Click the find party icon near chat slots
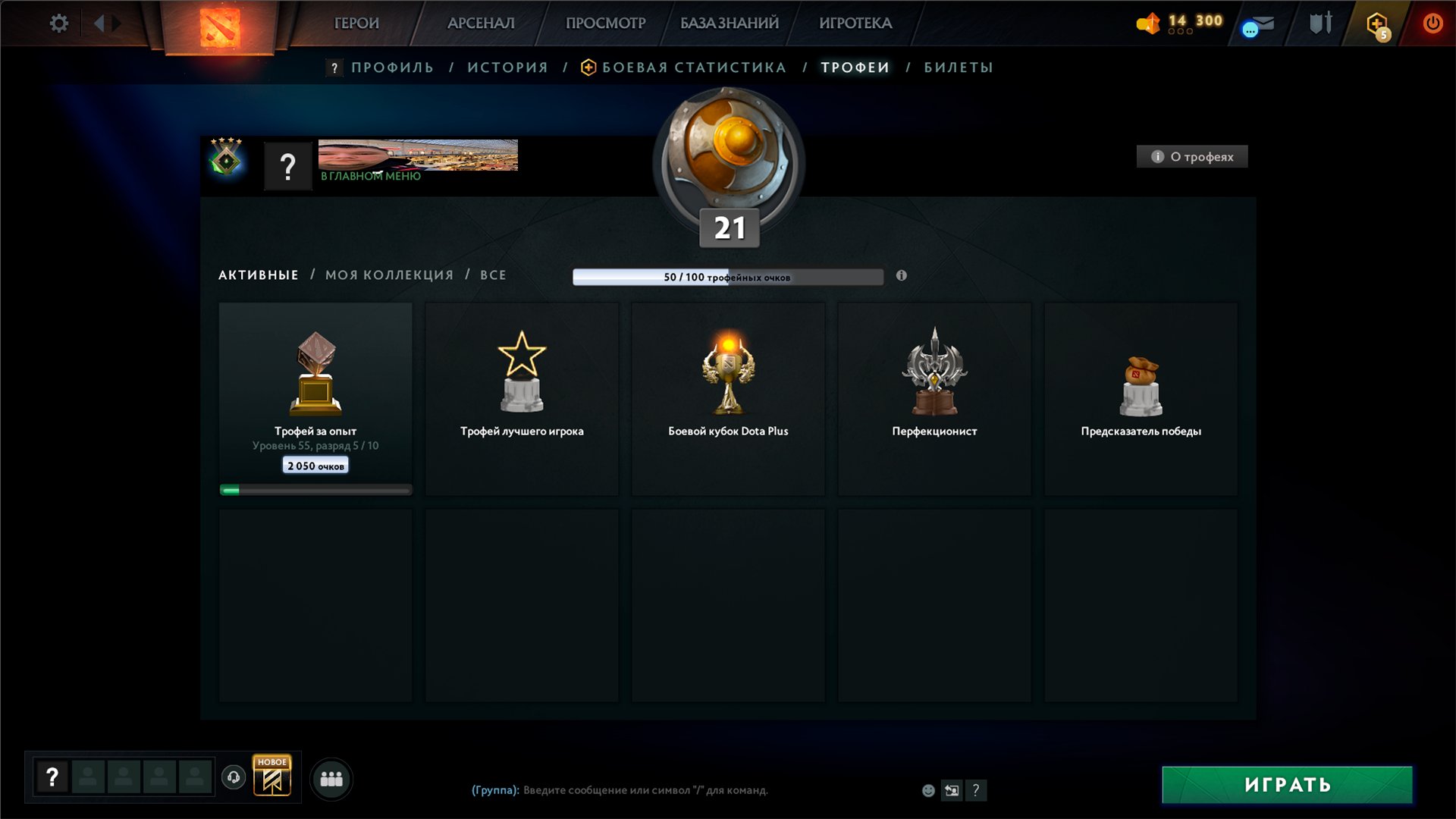1456x819 pixels. tap(331, 778)
